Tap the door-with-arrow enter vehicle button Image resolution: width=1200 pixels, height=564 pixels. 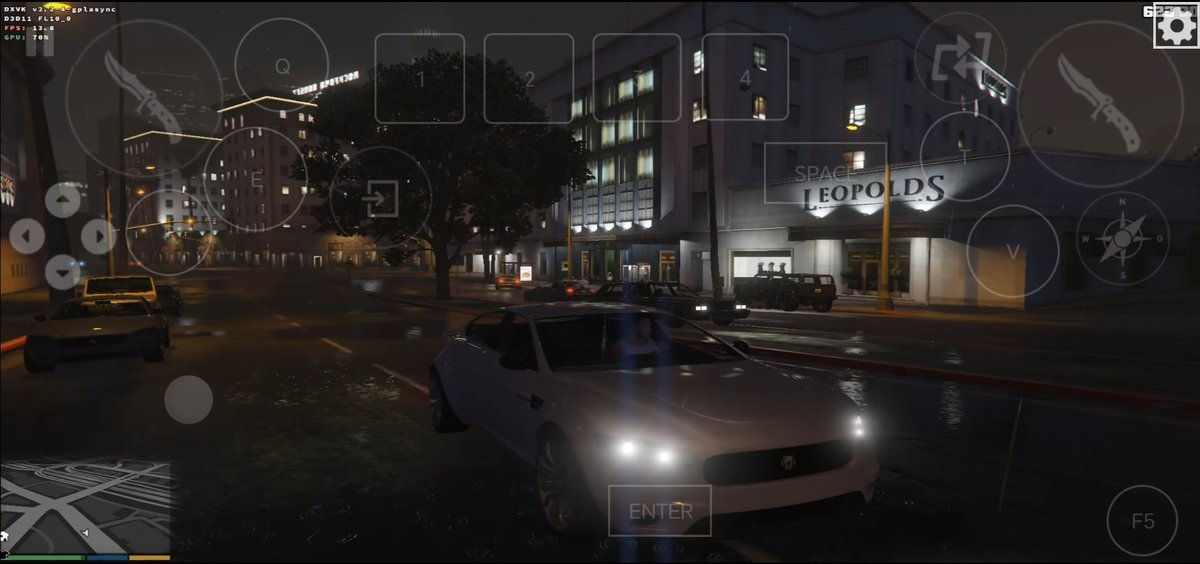[380, 198]
